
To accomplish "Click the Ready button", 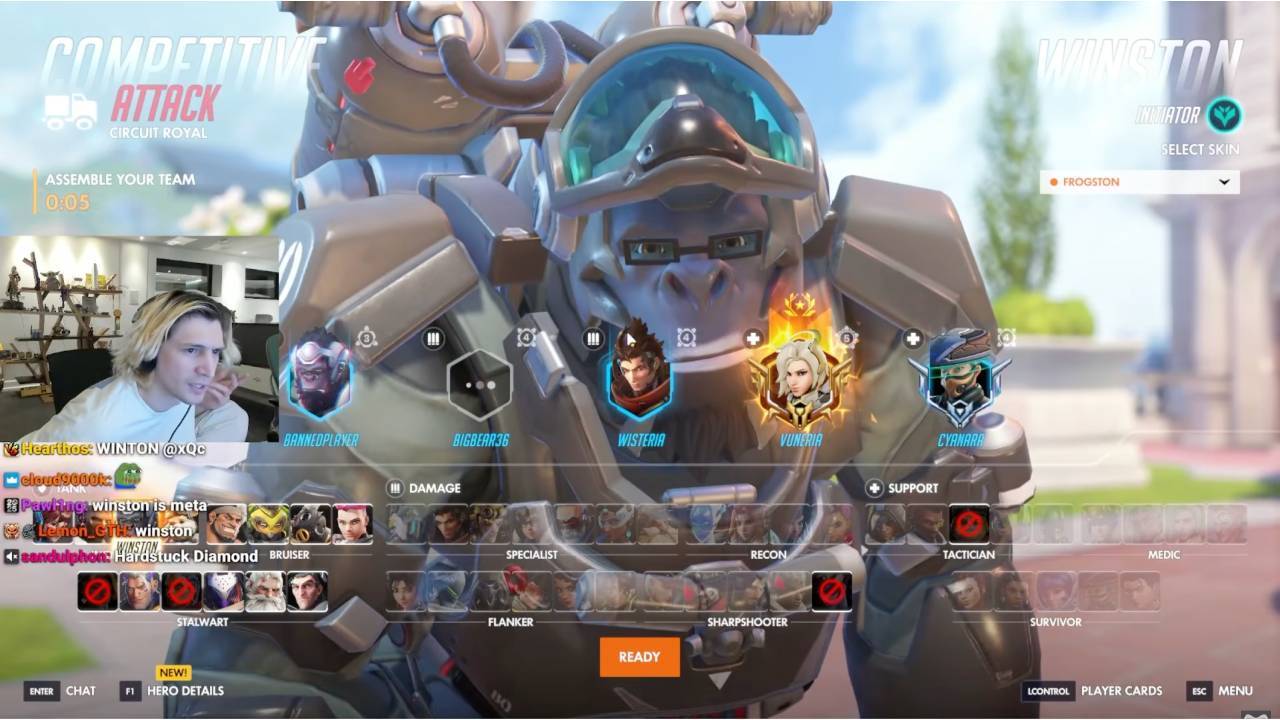I will point(639,657).
